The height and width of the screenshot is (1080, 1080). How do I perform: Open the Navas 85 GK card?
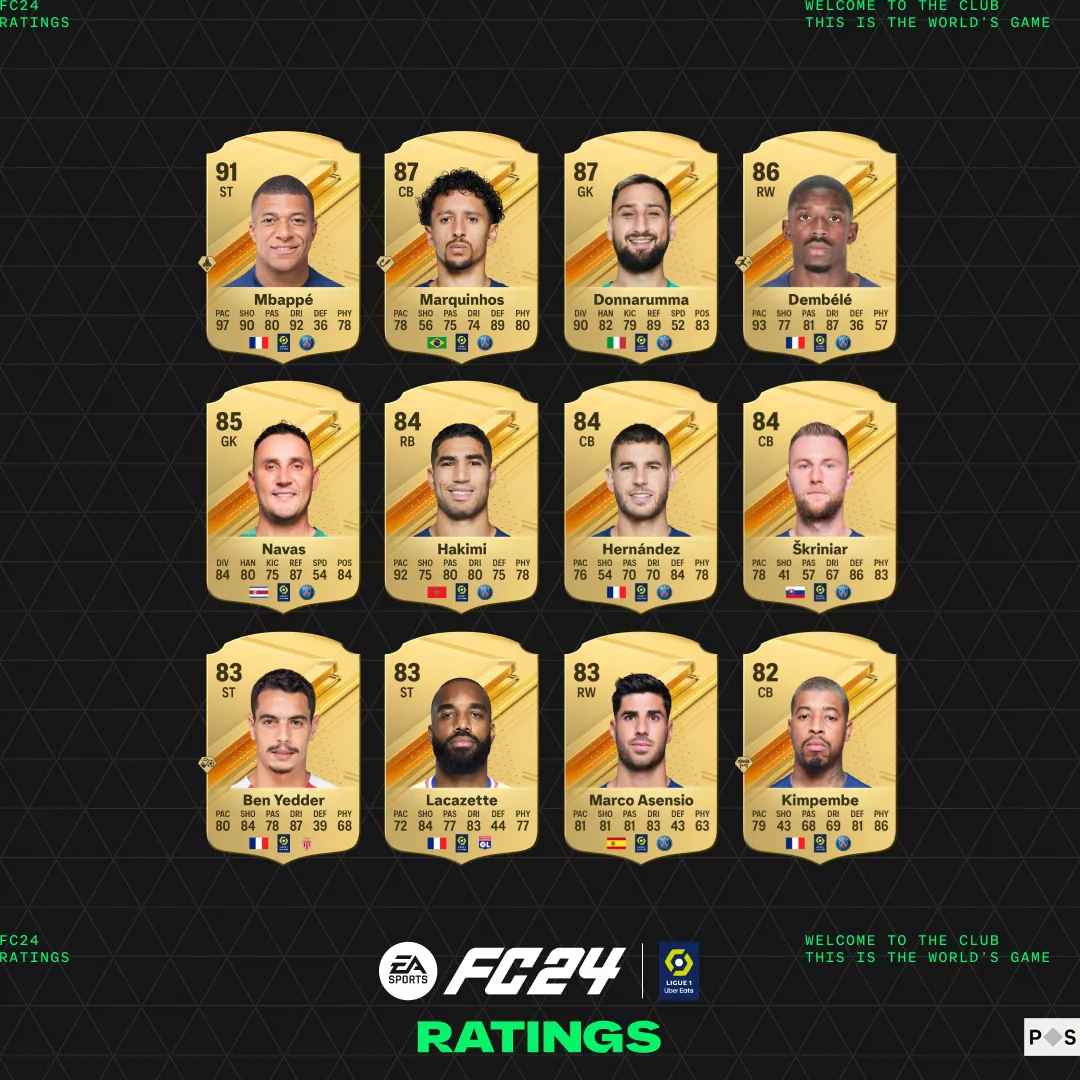(x=283, y=500)
